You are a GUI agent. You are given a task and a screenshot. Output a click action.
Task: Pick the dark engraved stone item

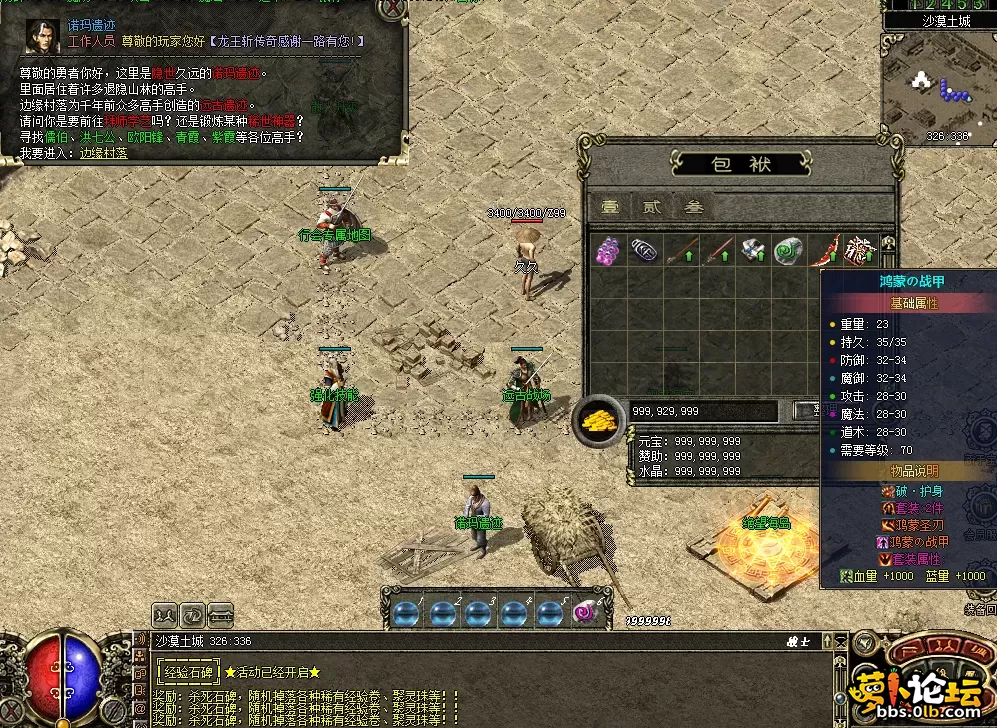pyautogui.click(x=643, y=250)
